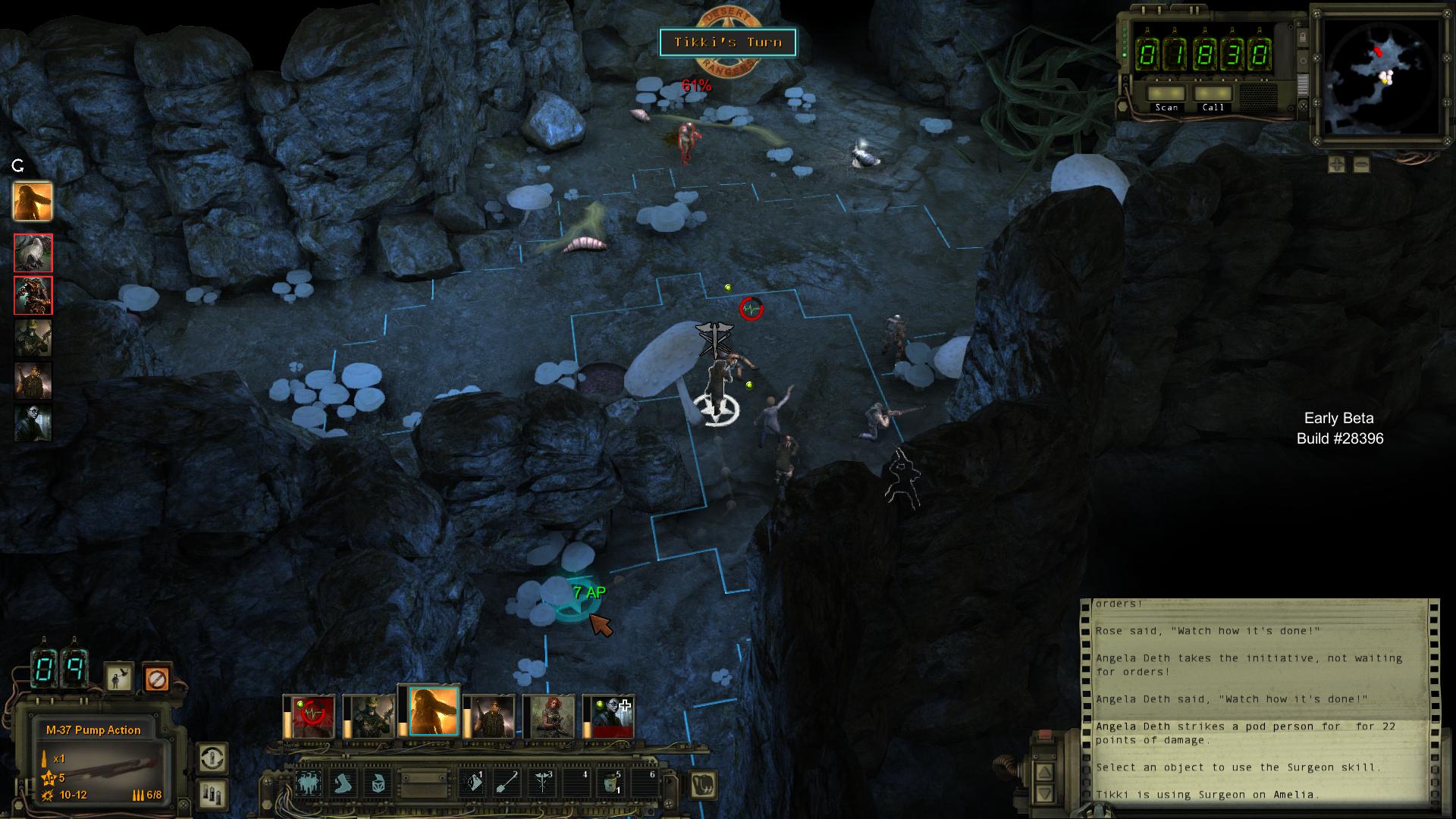Select the white pod creature in turn order
This screenshot has width=1456, height=819.
[x=33, y=253]
